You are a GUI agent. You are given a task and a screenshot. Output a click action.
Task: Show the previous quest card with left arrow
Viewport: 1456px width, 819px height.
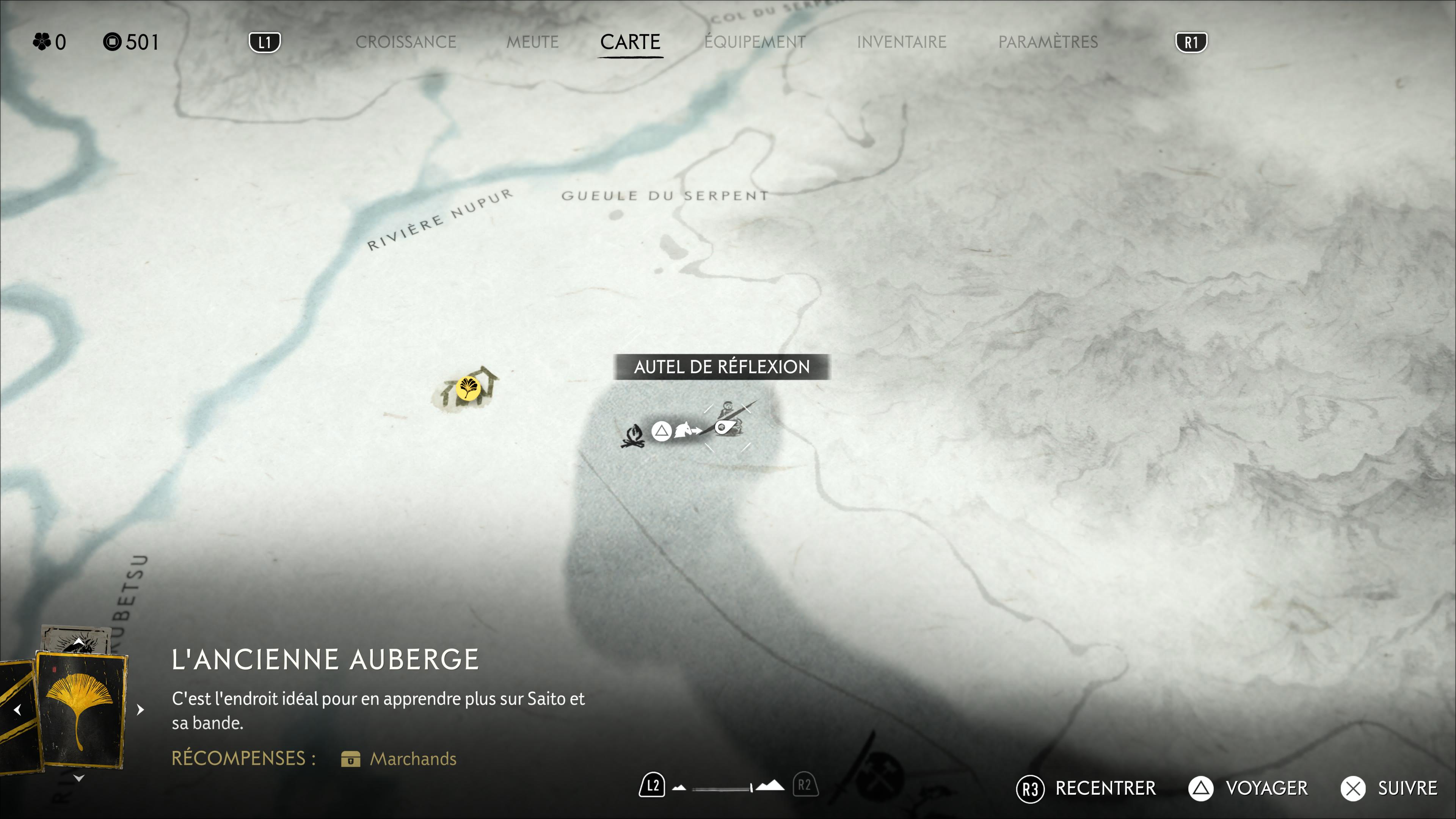point(17,709)
